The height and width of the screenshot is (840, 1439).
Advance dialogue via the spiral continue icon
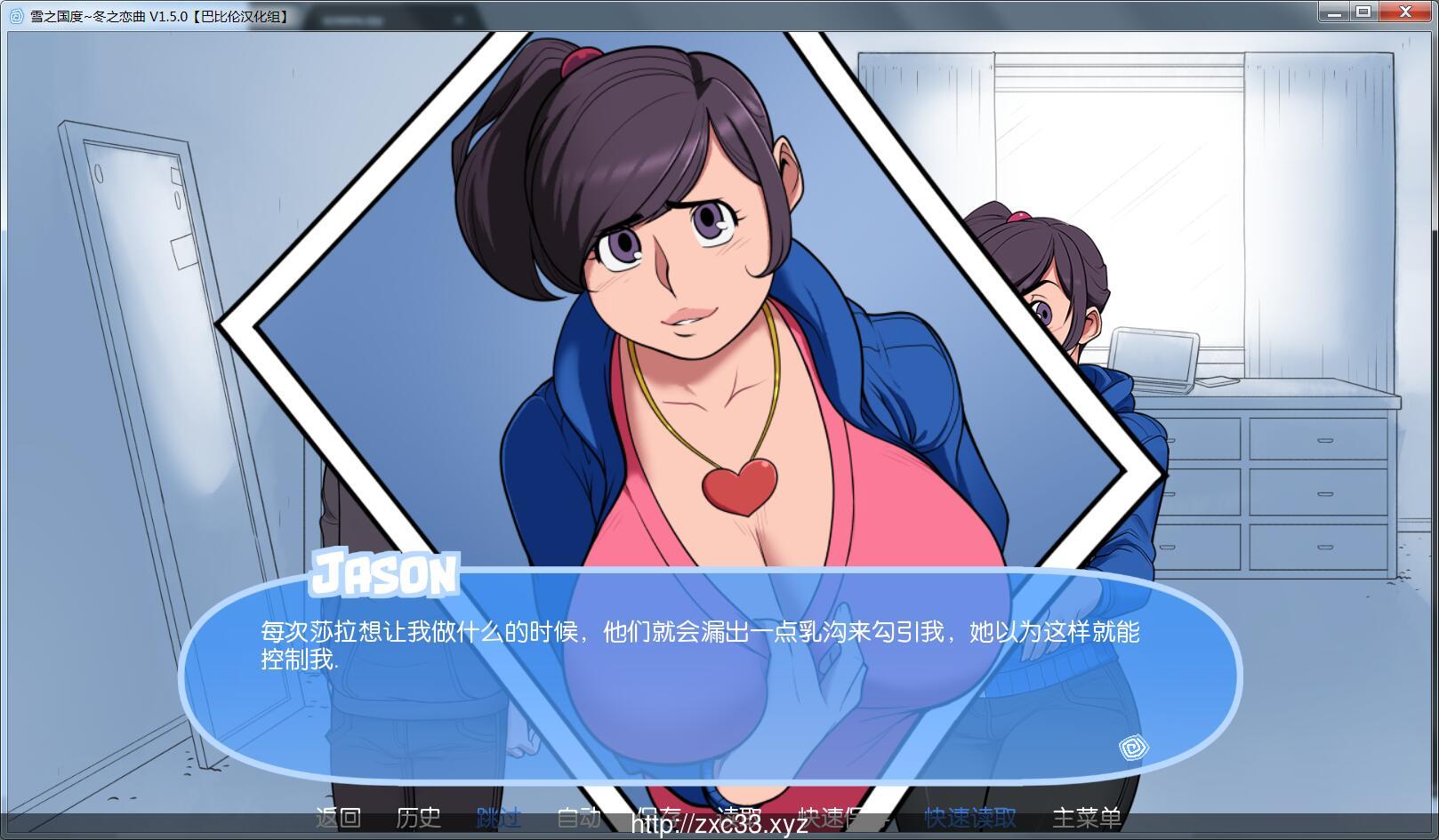coord(1134,748)
